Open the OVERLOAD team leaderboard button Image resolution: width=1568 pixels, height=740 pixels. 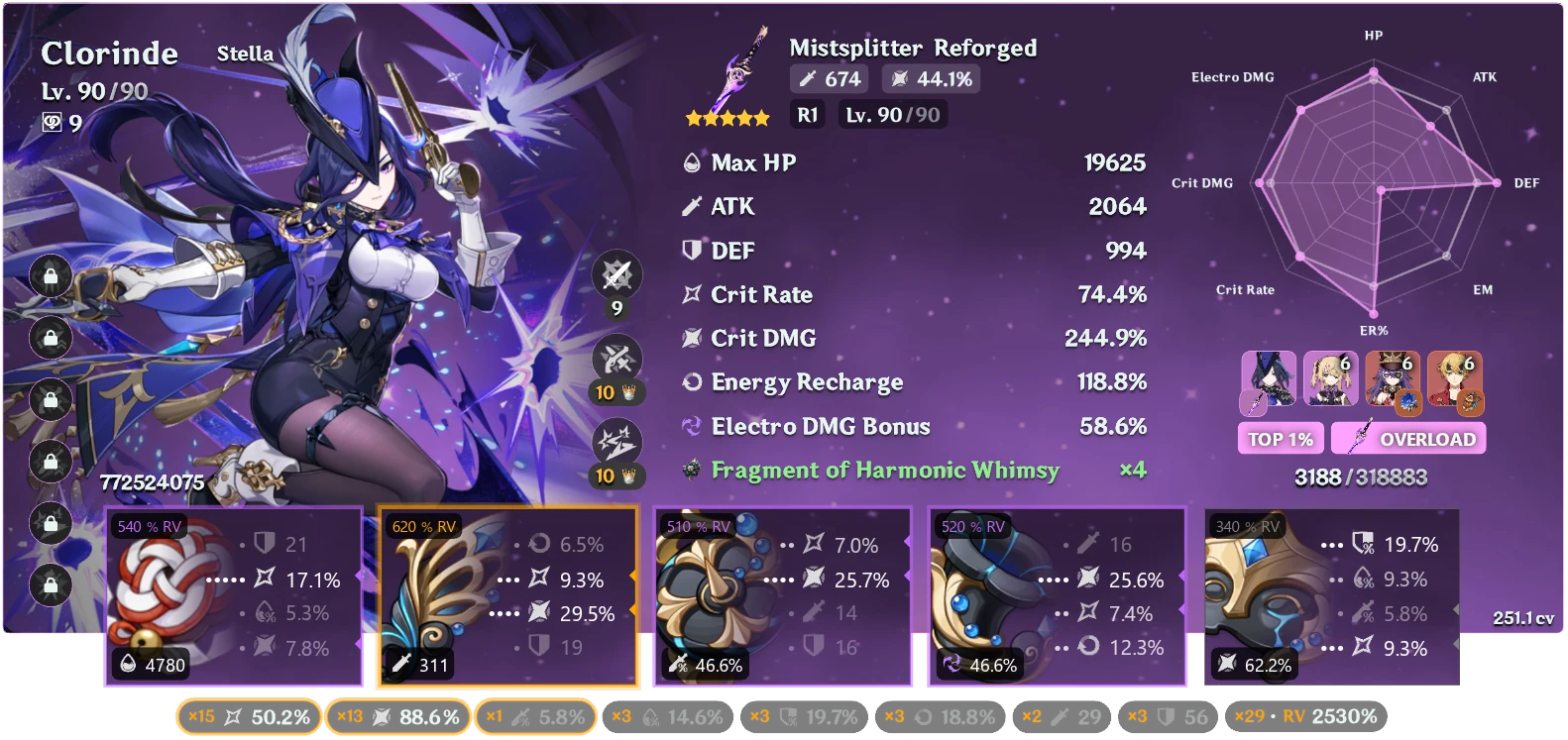(1407, 438)
